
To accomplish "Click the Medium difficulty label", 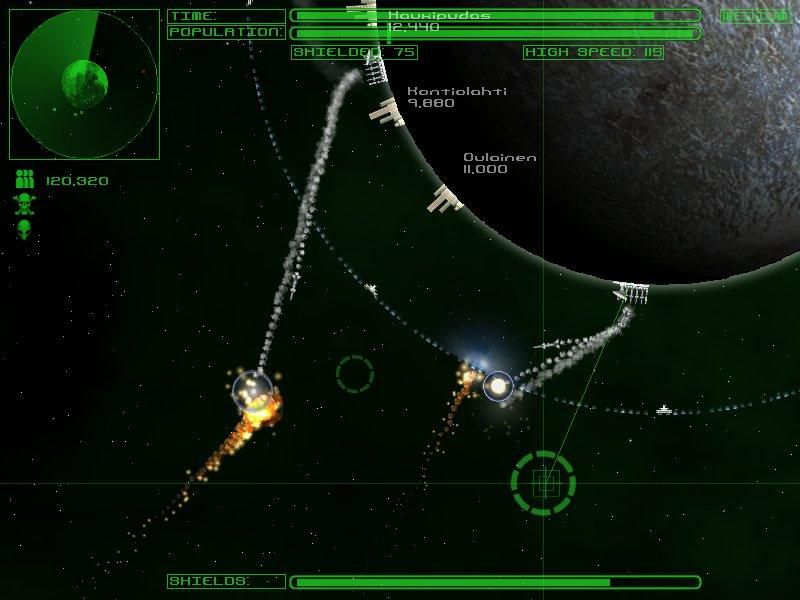I will 754,16.
